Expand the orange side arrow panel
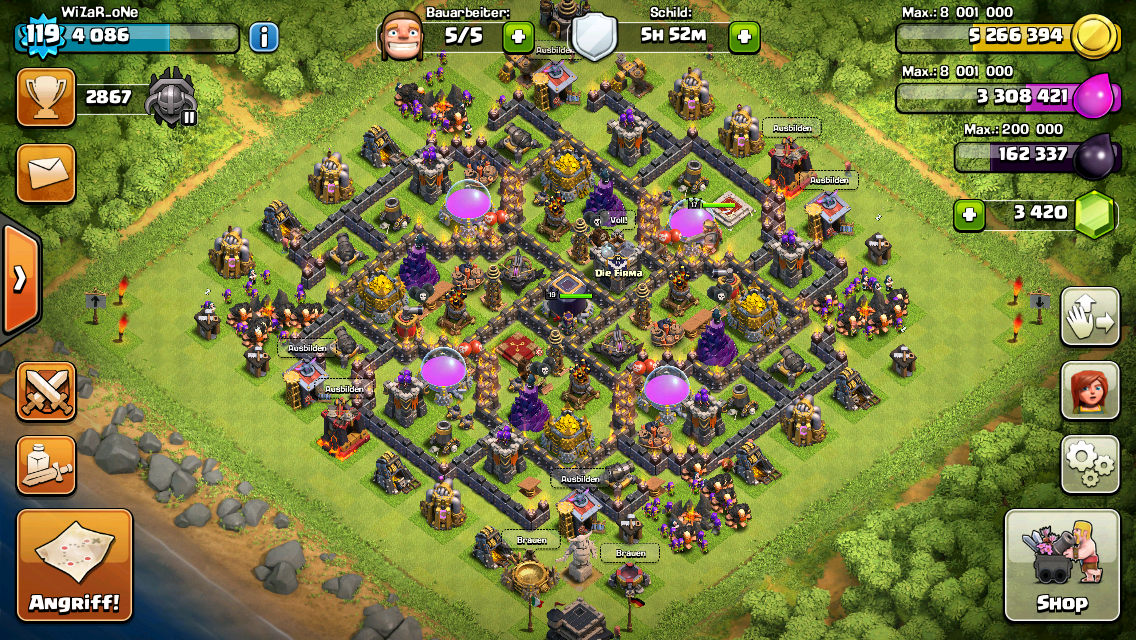This screenshot has width=1136, height=640. click(x=19, y=279)
